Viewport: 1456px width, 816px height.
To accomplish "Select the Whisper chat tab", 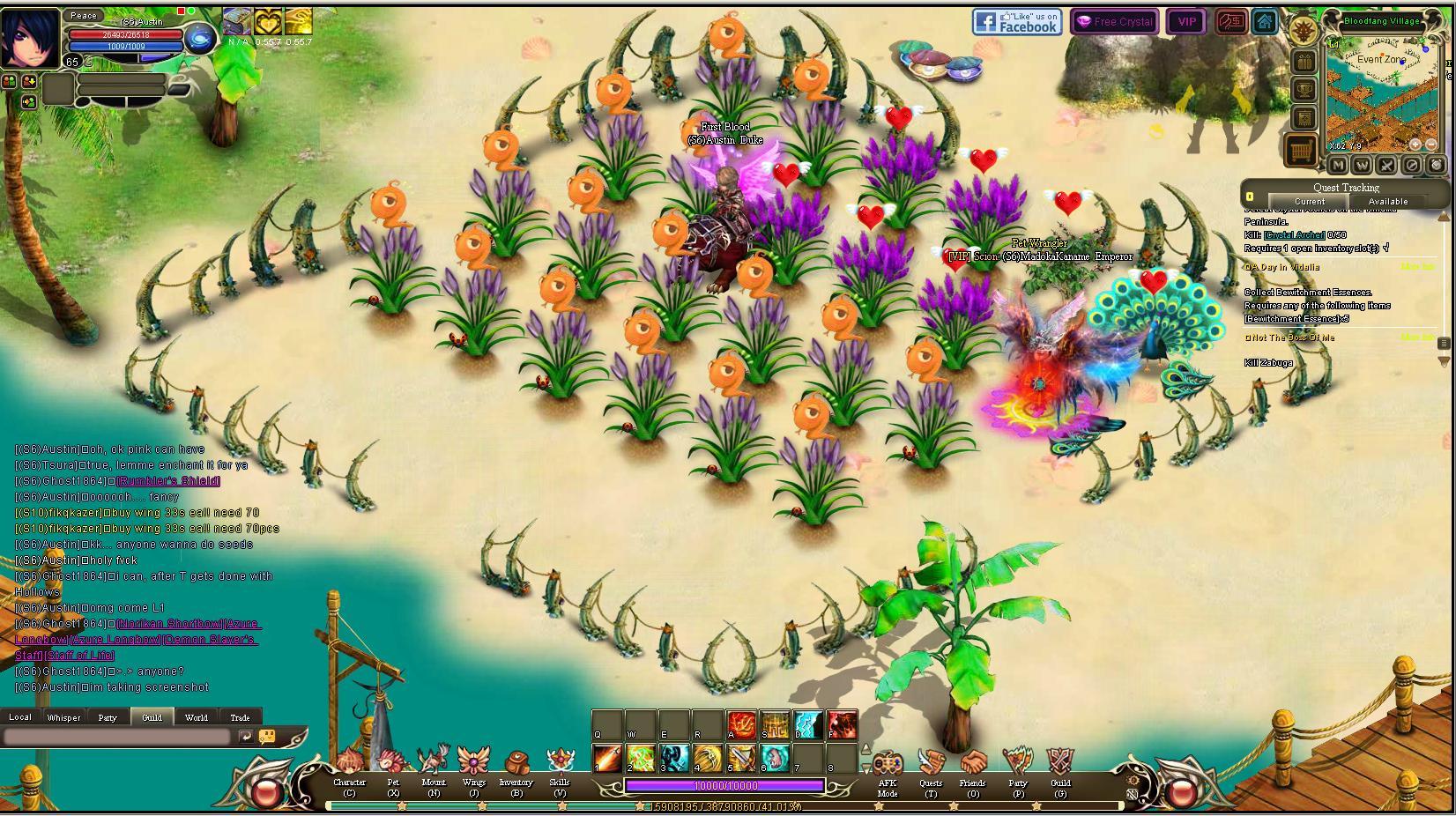I will [x=63, y=717].
